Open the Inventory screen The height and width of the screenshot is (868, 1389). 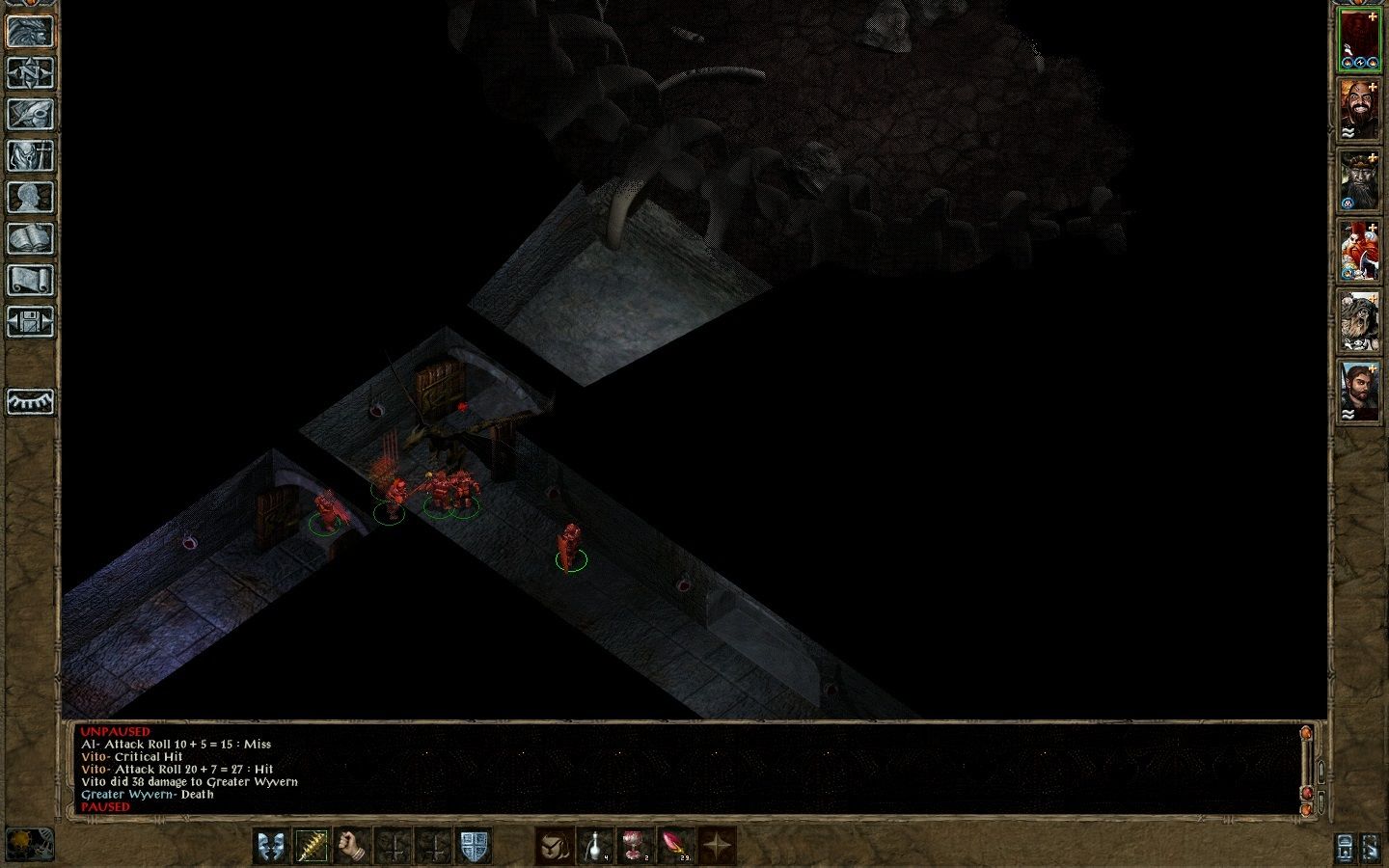tap(30, 155)
